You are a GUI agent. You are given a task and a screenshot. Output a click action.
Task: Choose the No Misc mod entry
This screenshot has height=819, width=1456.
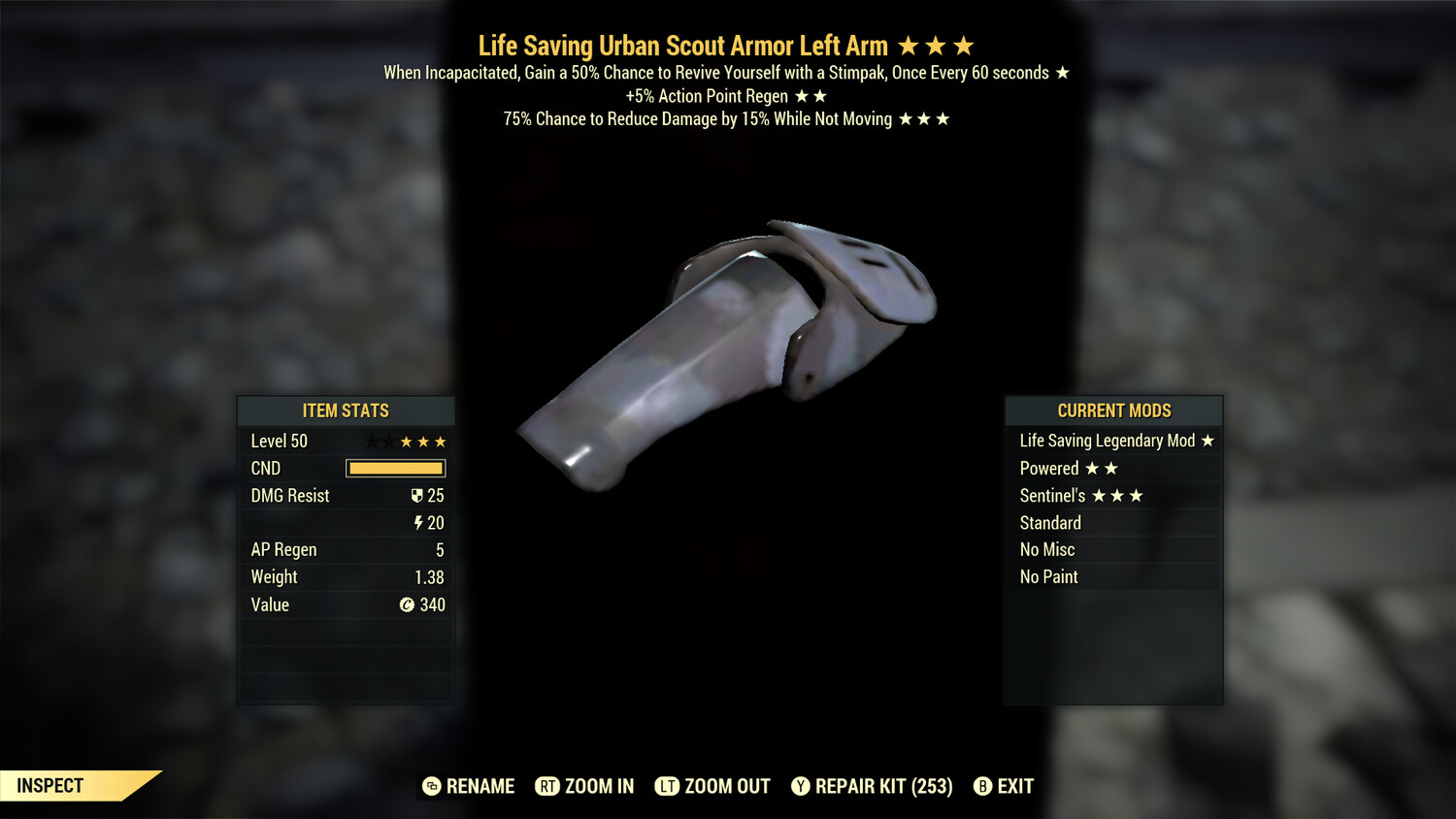pos(1113,550)
